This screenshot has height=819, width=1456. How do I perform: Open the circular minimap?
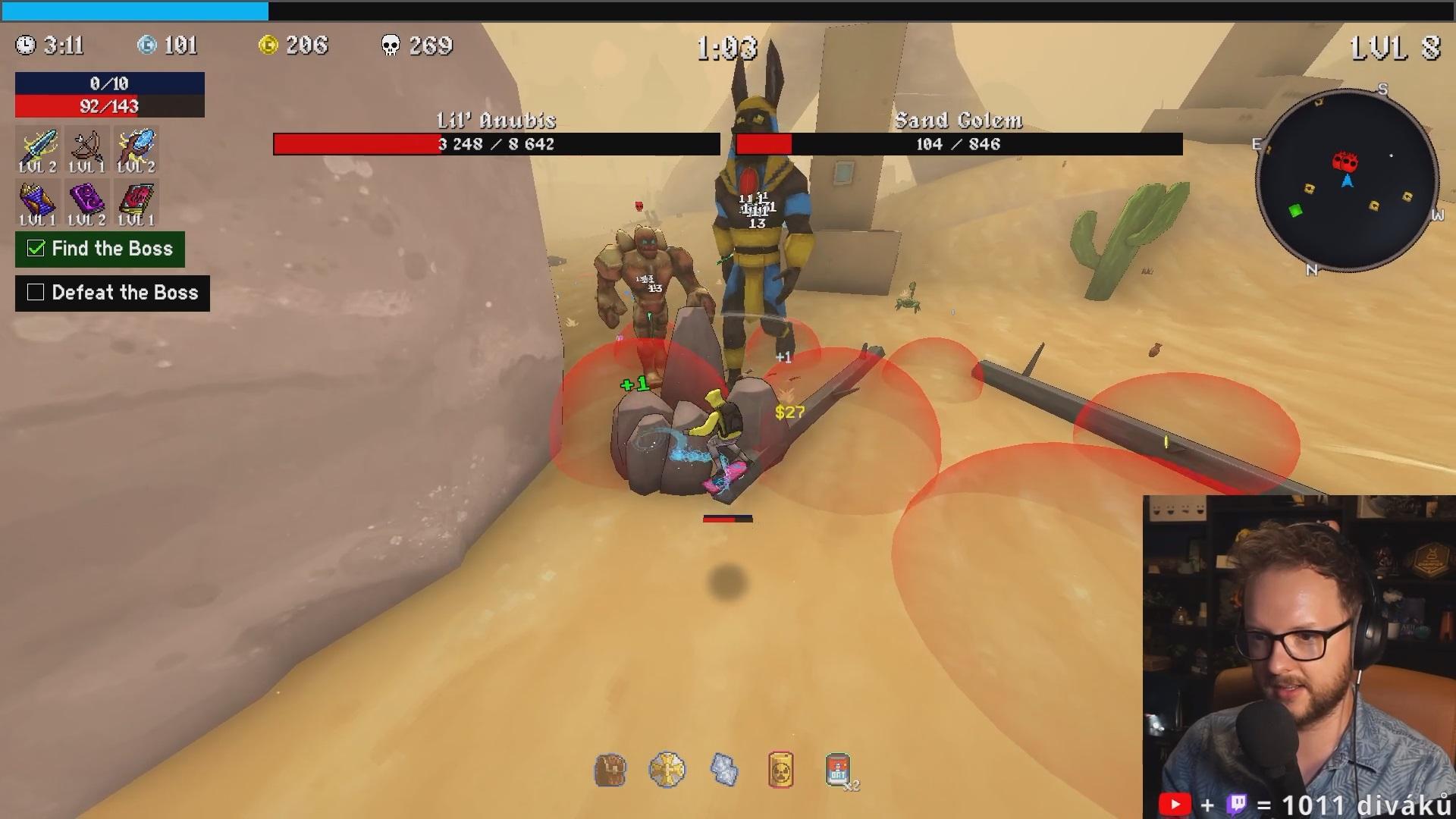pos(1347,180)
